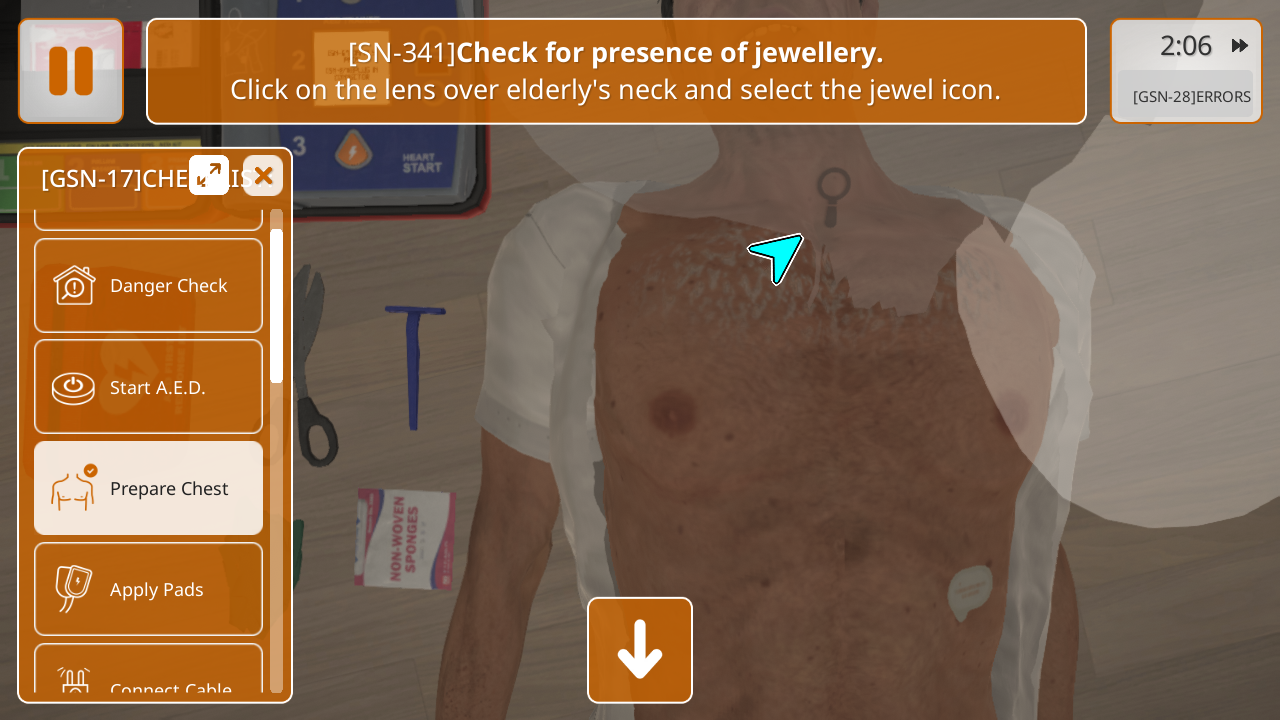Viewport: 1280px width, 720px height.
Task: Click the checklist scrollbar thumb
Action: [276, 305]
